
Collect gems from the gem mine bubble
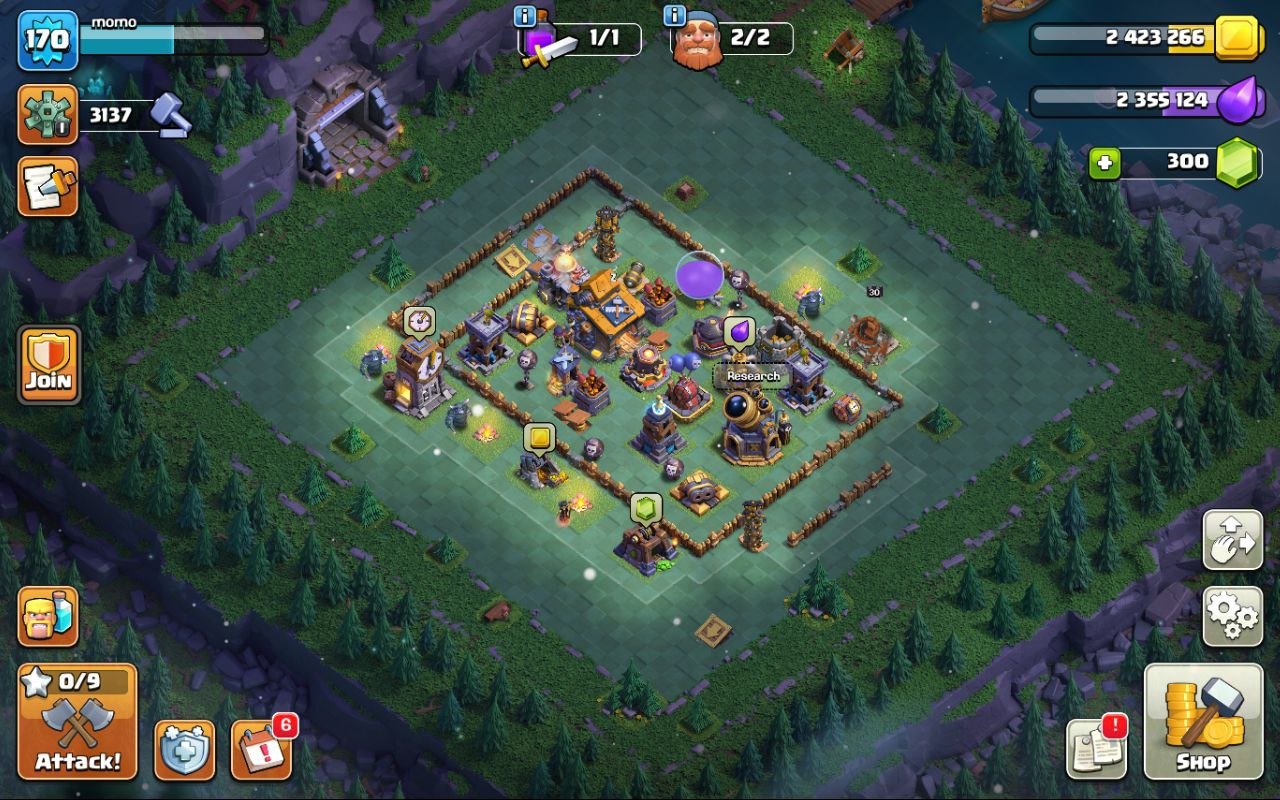point(646,508)
